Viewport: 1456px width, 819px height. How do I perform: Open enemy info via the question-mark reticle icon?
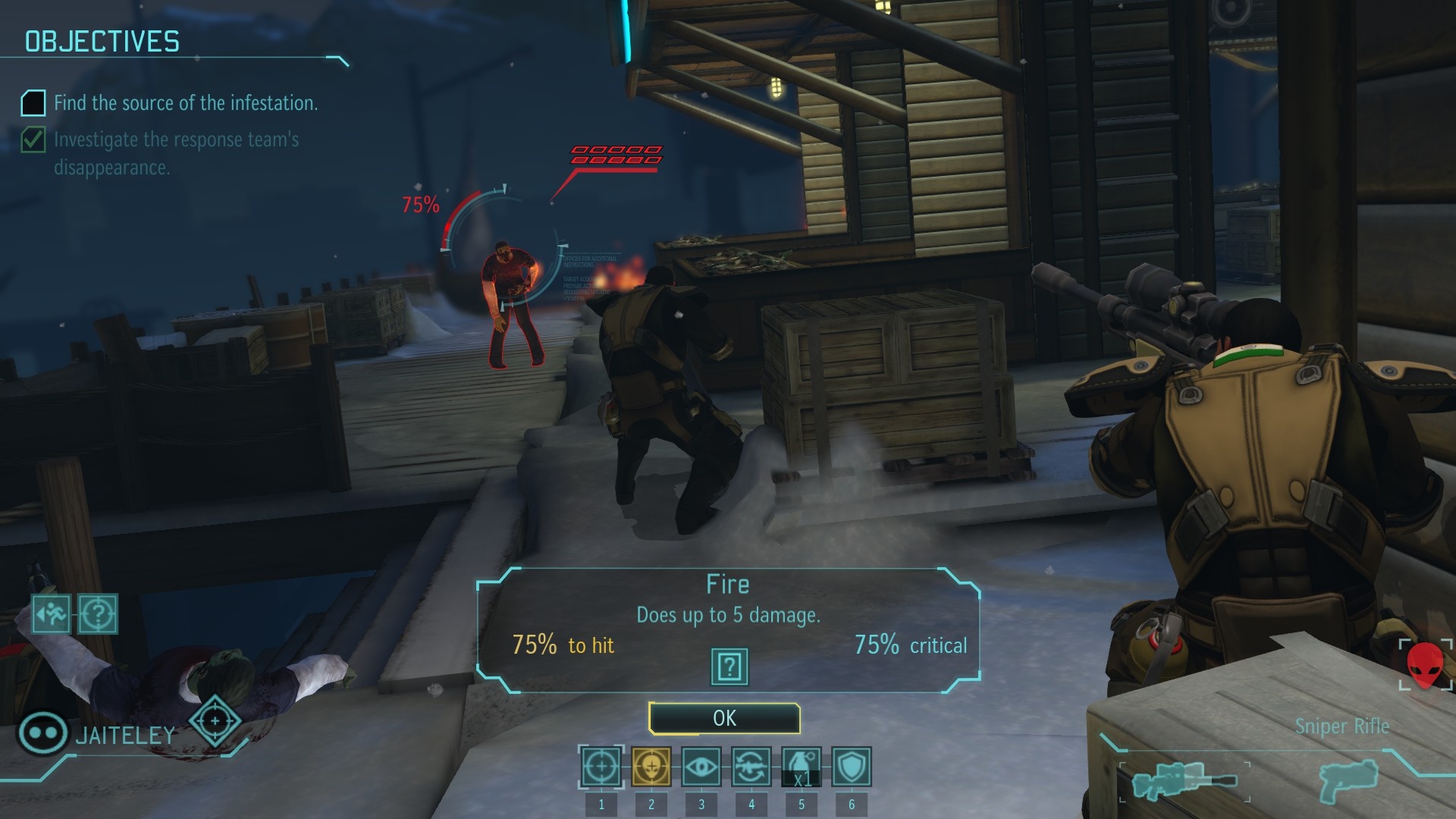[97, 616]
